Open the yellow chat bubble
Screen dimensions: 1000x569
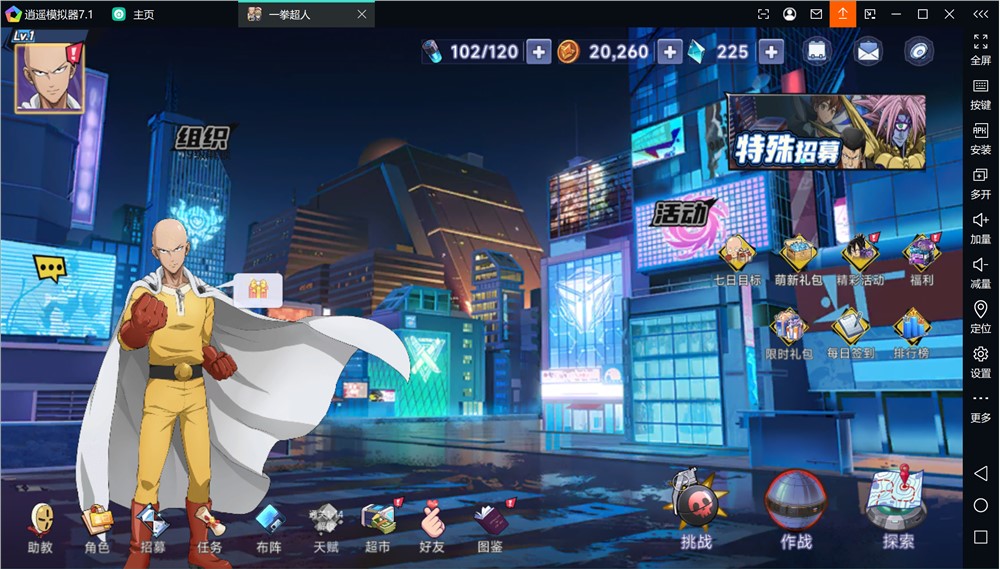point(49,268)
